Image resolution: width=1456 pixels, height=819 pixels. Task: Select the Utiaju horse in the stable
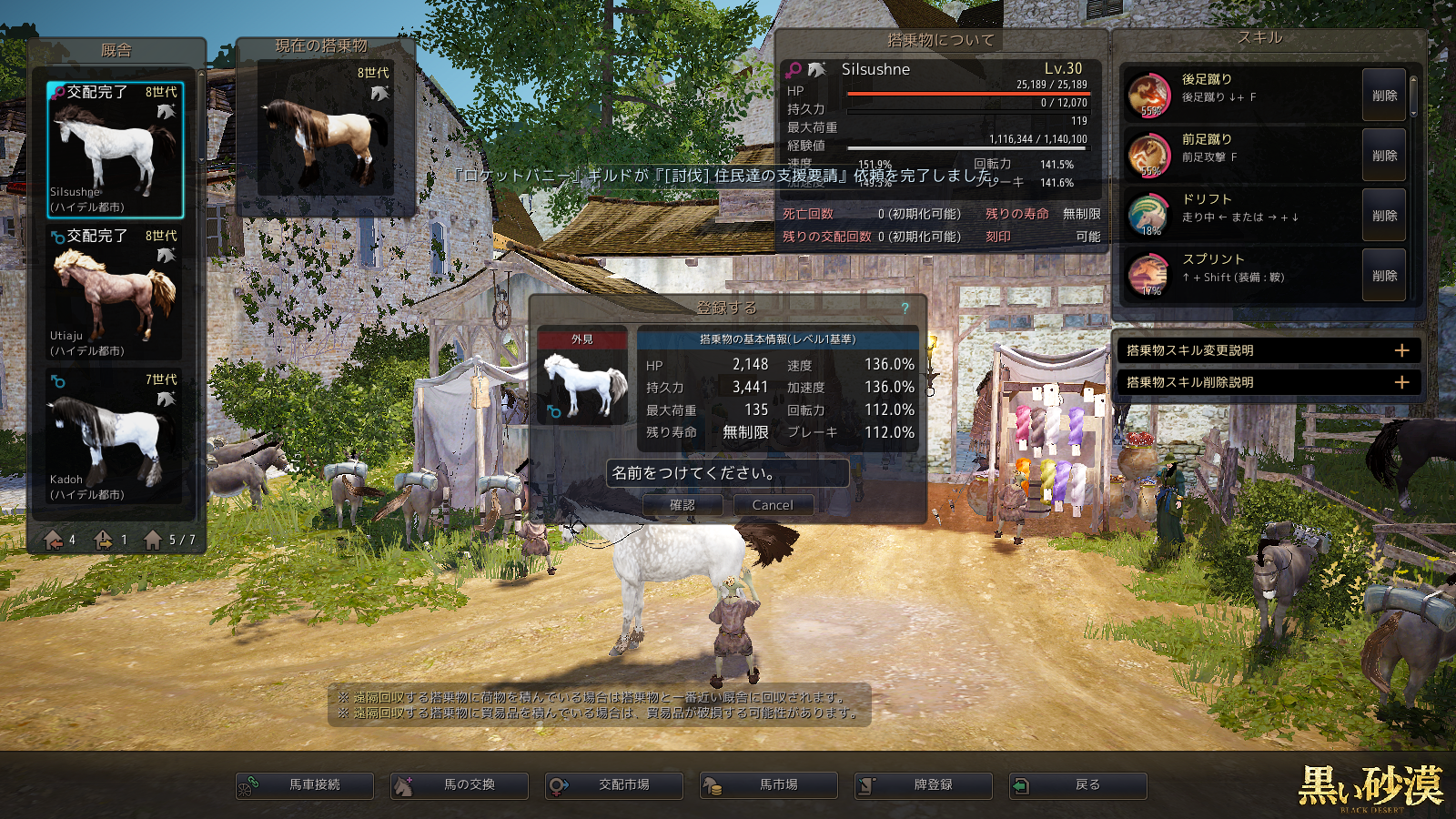click(115, 293)
